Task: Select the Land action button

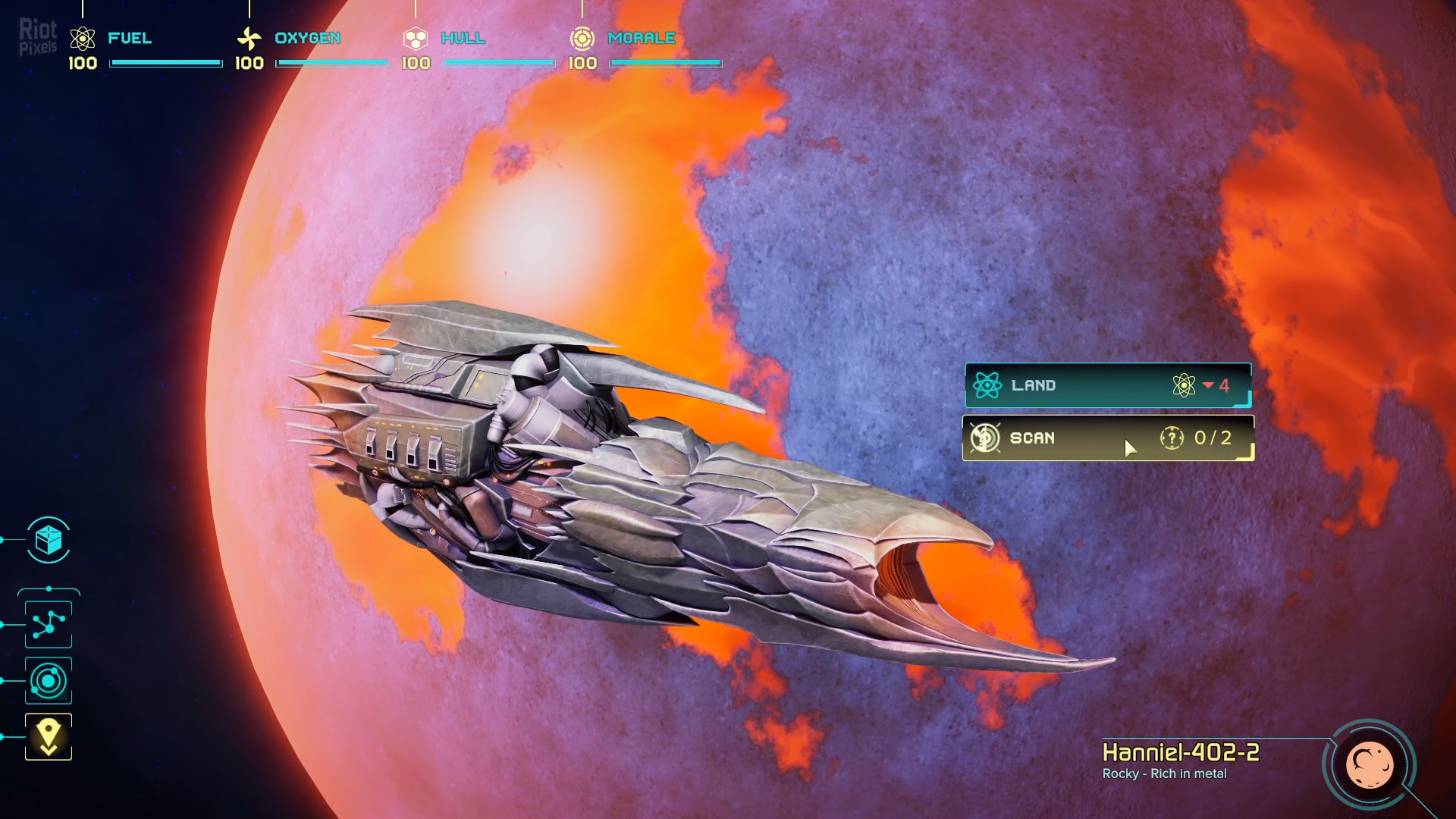Action: (x=1107, y=385)
